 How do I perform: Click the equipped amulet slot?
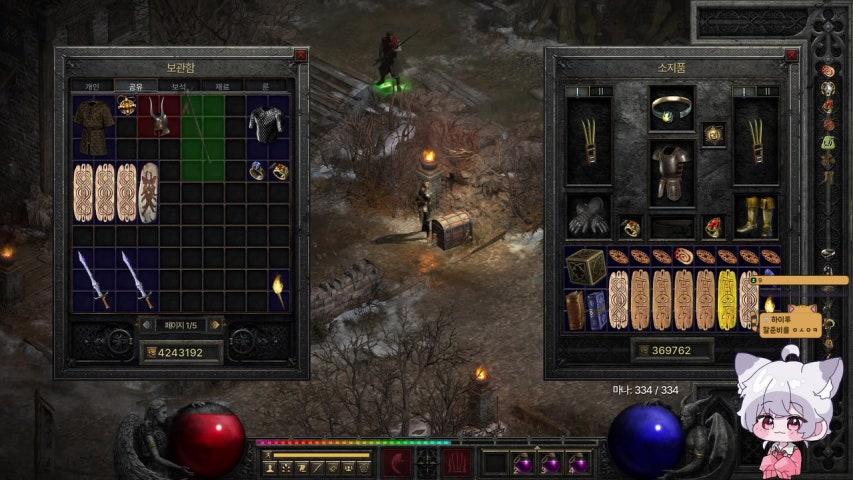click(x=713, y=133)
